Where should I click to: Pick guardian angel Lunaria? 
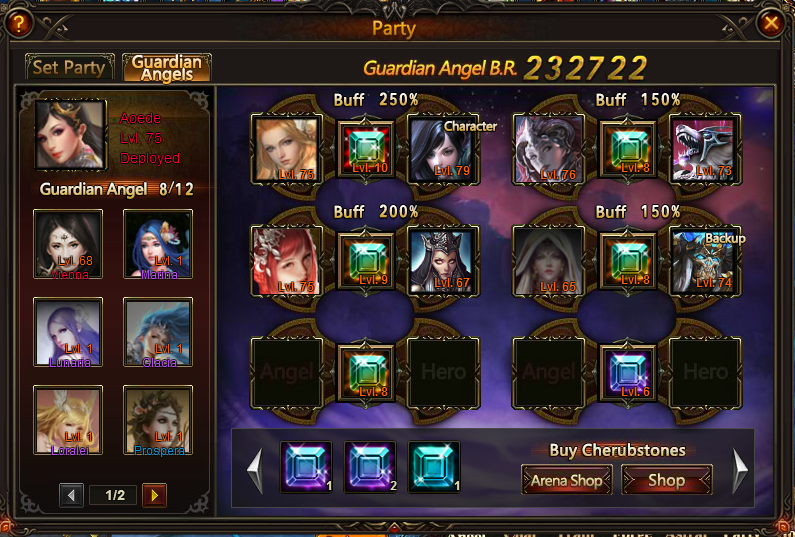(x=68, y=332)
